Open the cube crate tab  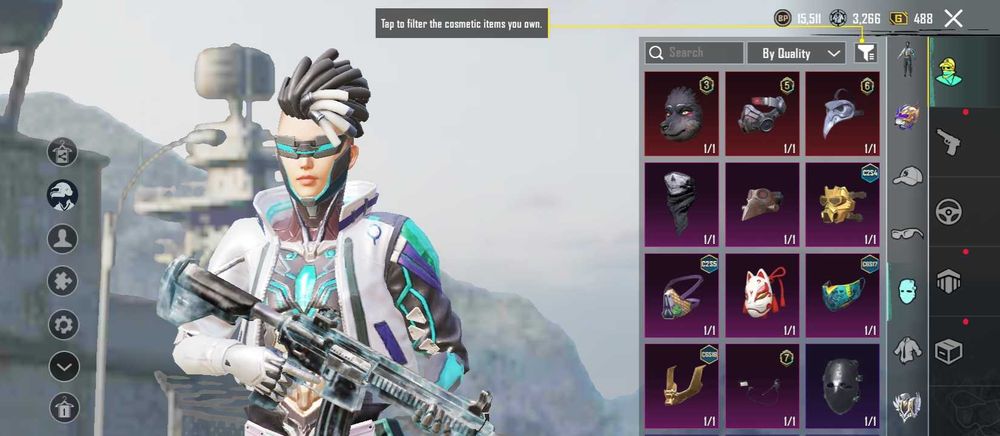[948, 351]
